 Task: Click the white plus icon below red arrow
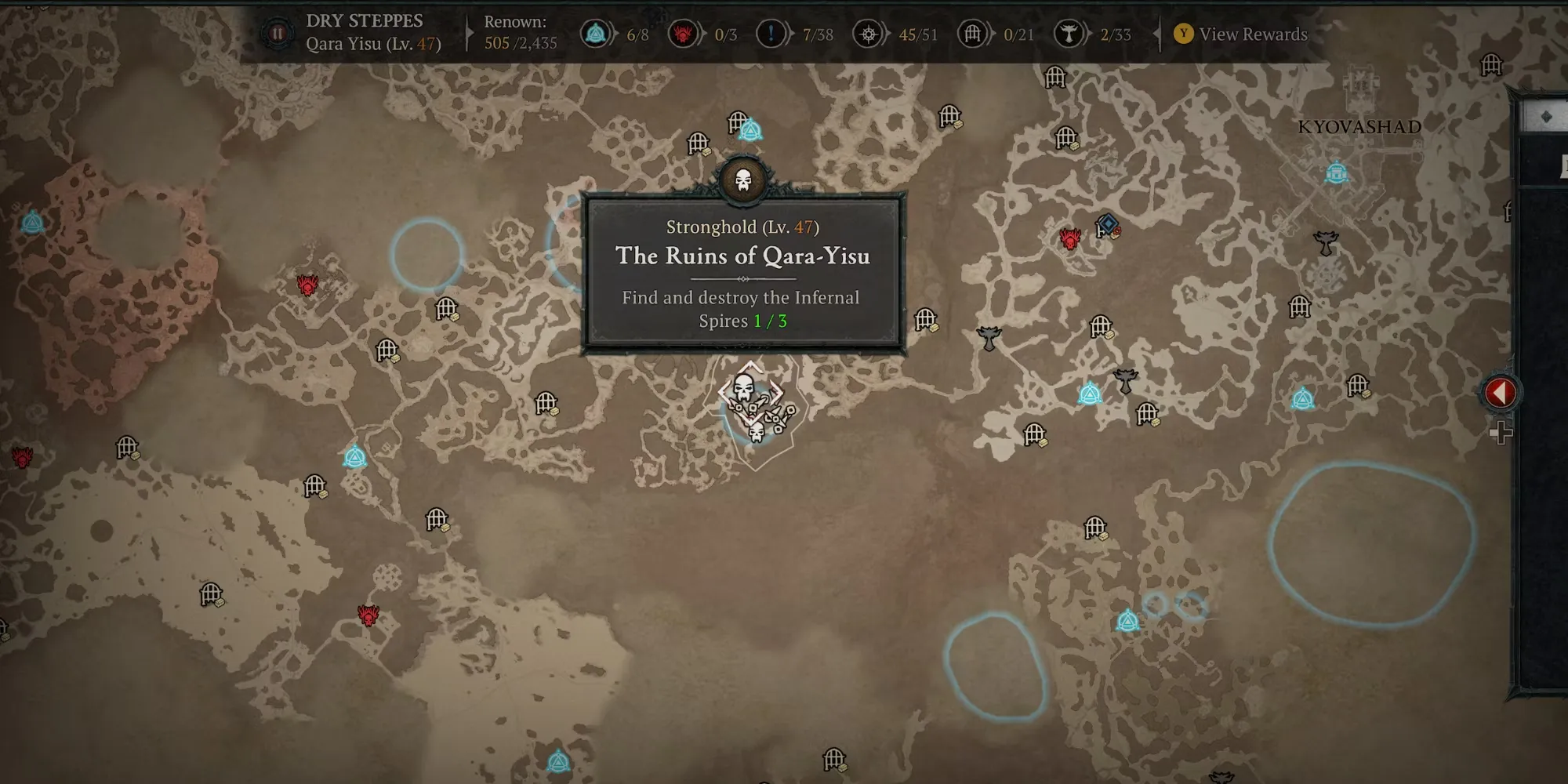(1500, 432)
